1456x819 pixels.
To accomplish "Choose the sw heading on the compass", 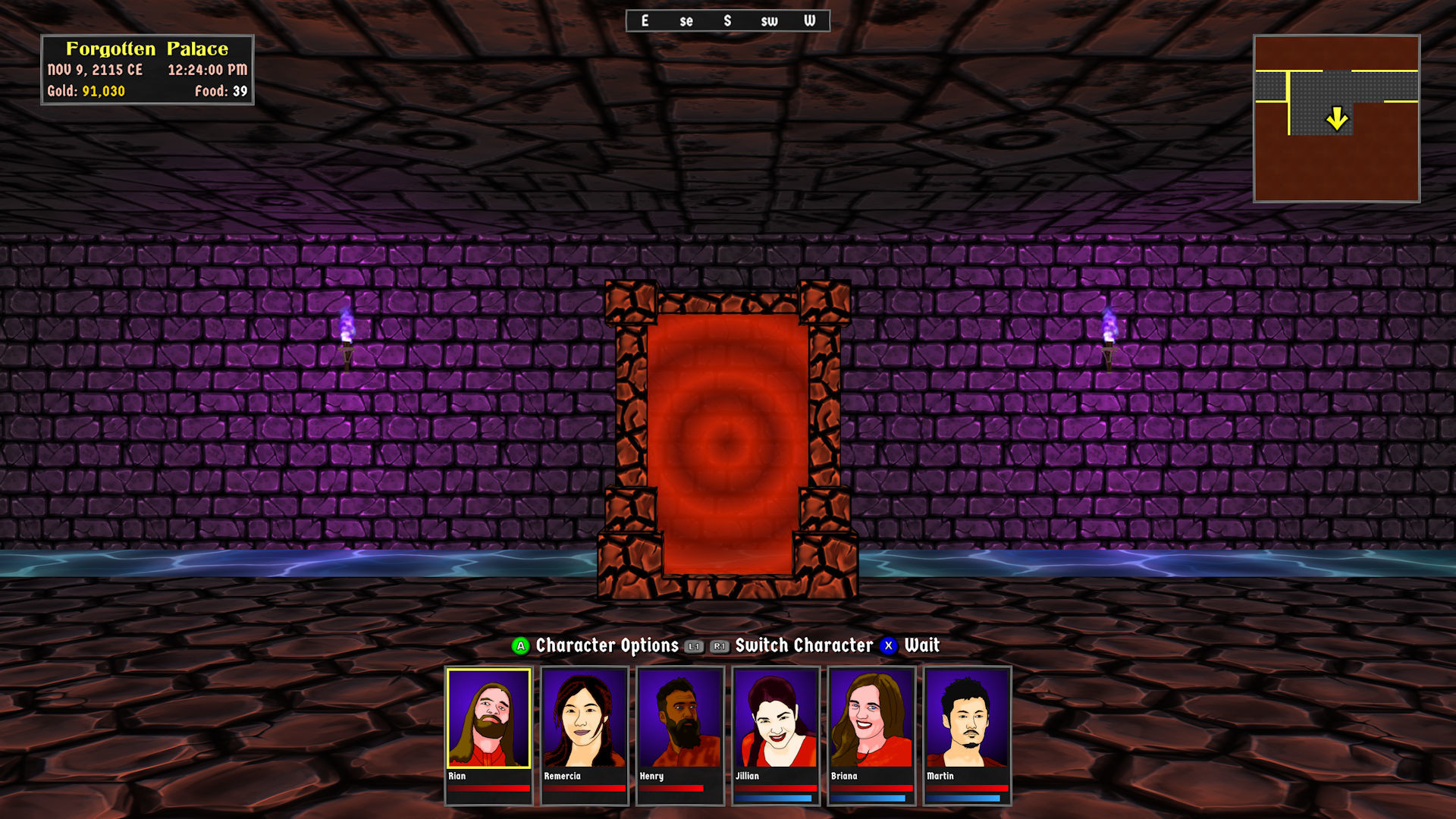I will (x=770, y=21).
